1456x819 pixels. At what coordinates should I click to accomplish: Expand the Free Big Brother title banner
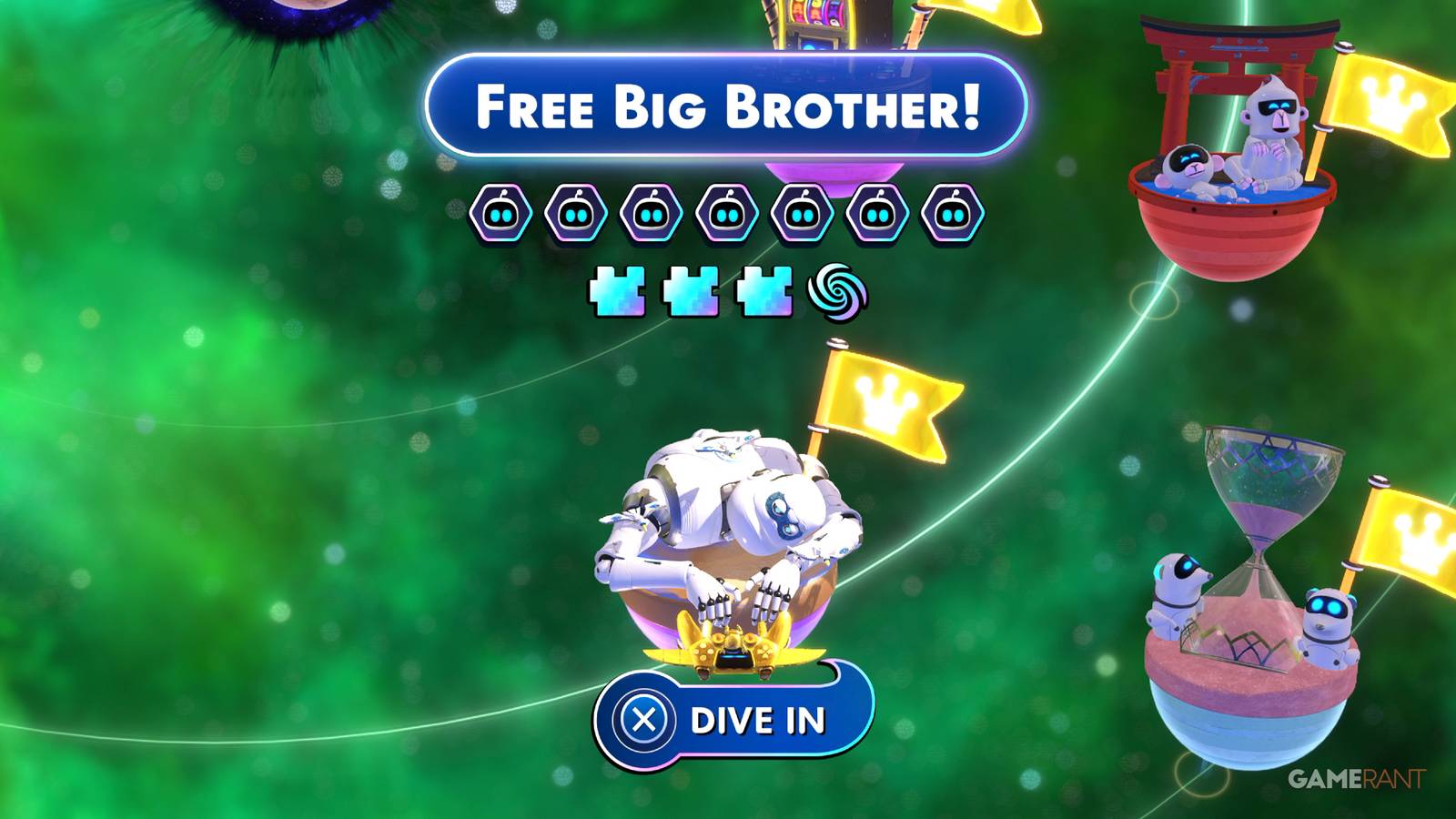coord(728,105)
